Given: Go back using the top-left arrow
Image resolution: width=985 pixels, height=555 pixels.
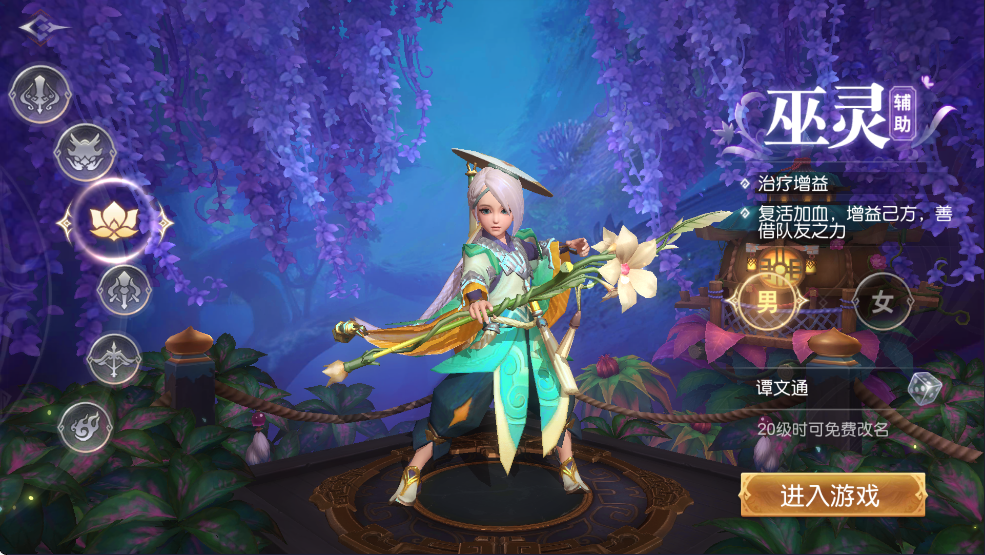Looking at the screenshot, I should [43, 26].
